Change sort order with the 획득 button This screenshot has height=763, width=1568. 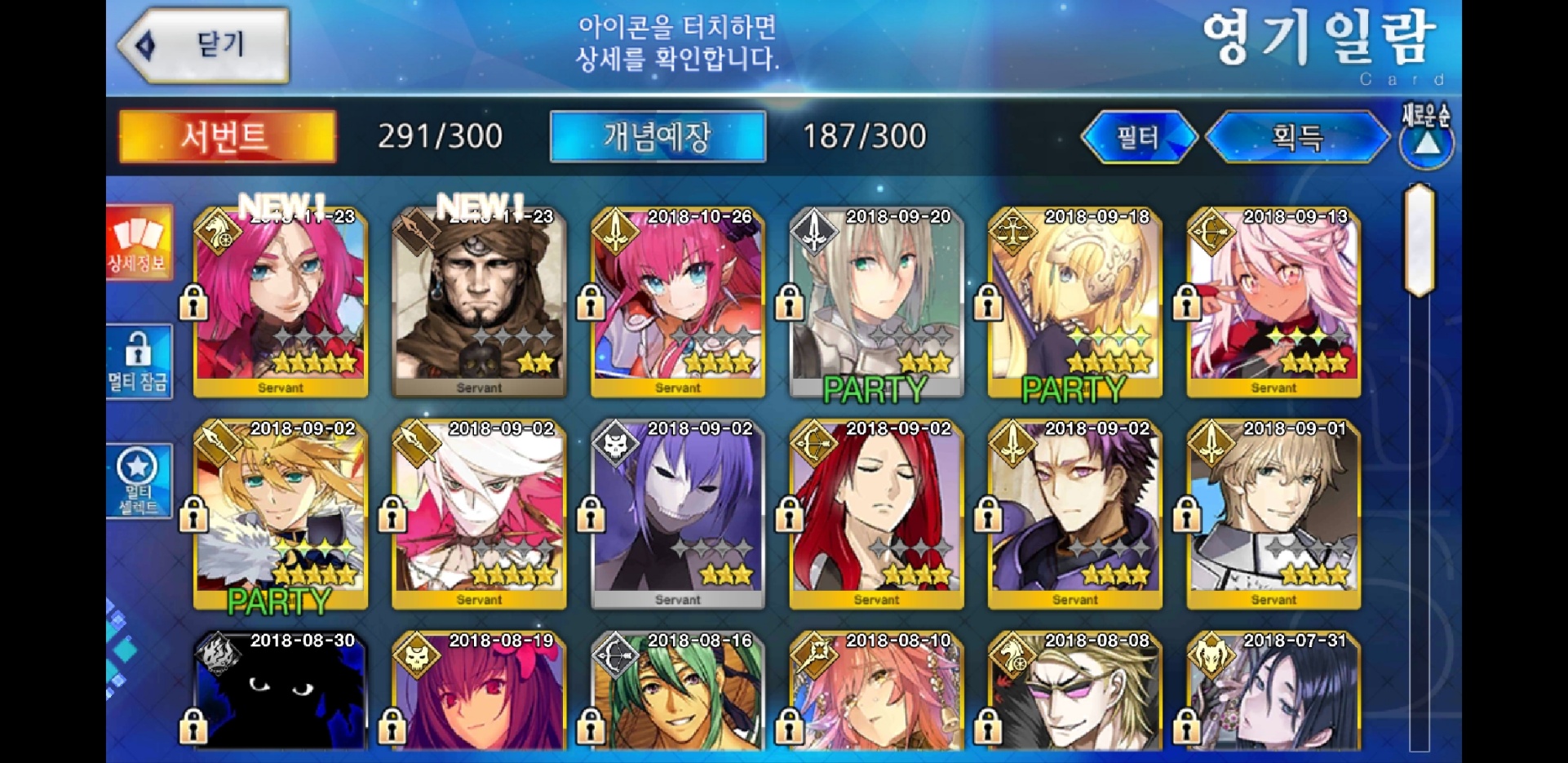coord(1297,137)
